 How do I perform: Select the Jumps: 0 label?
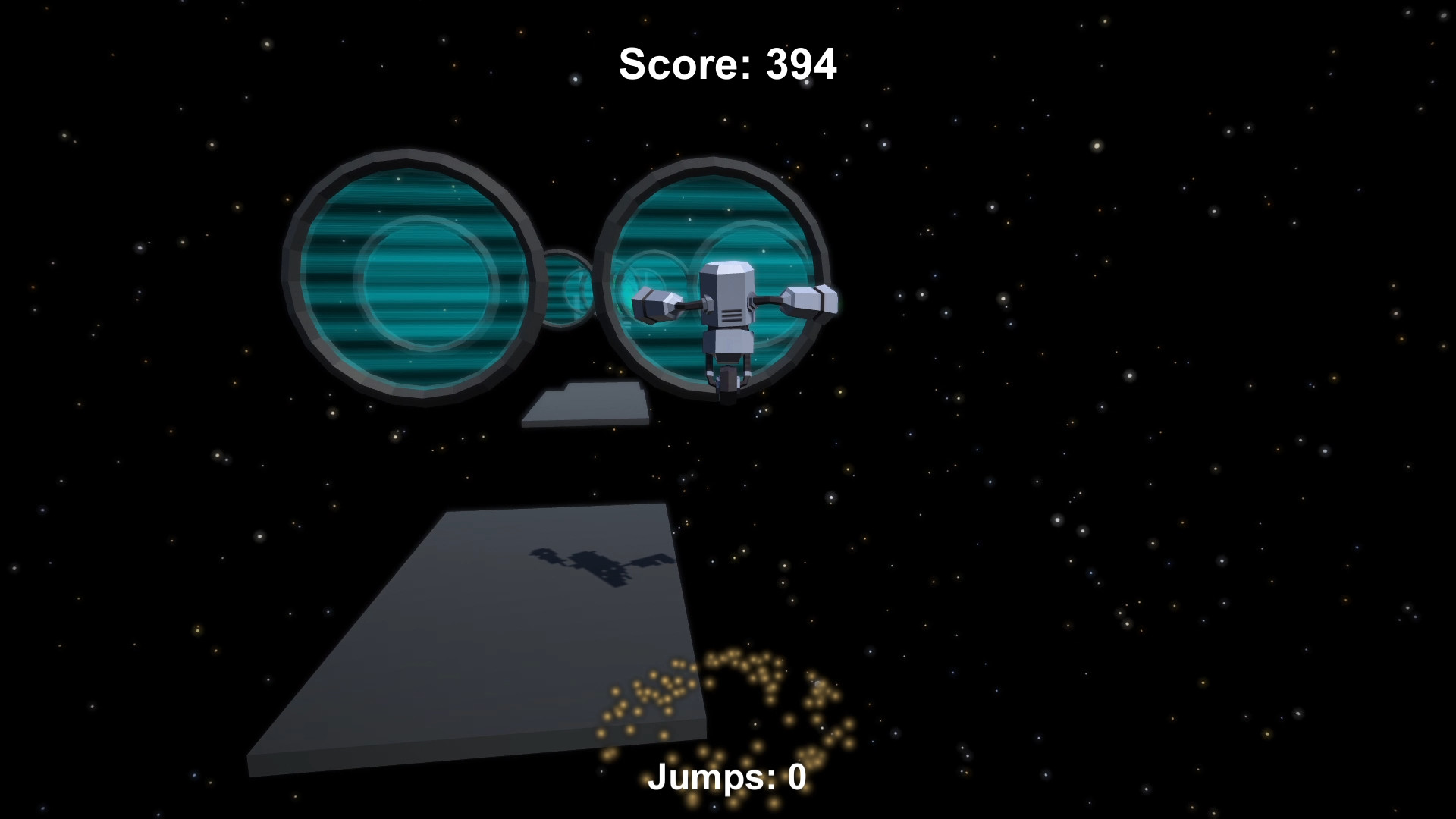[x=727, y=777]
